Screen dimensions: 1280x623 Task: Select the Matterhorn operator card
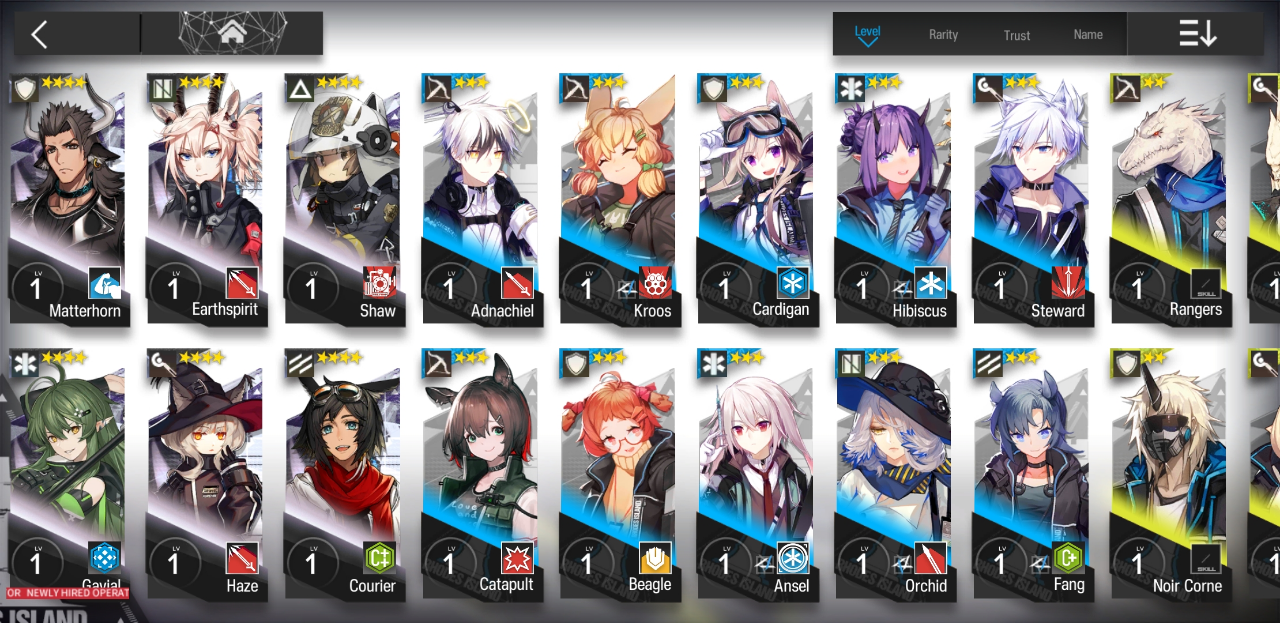pos(67,200)
